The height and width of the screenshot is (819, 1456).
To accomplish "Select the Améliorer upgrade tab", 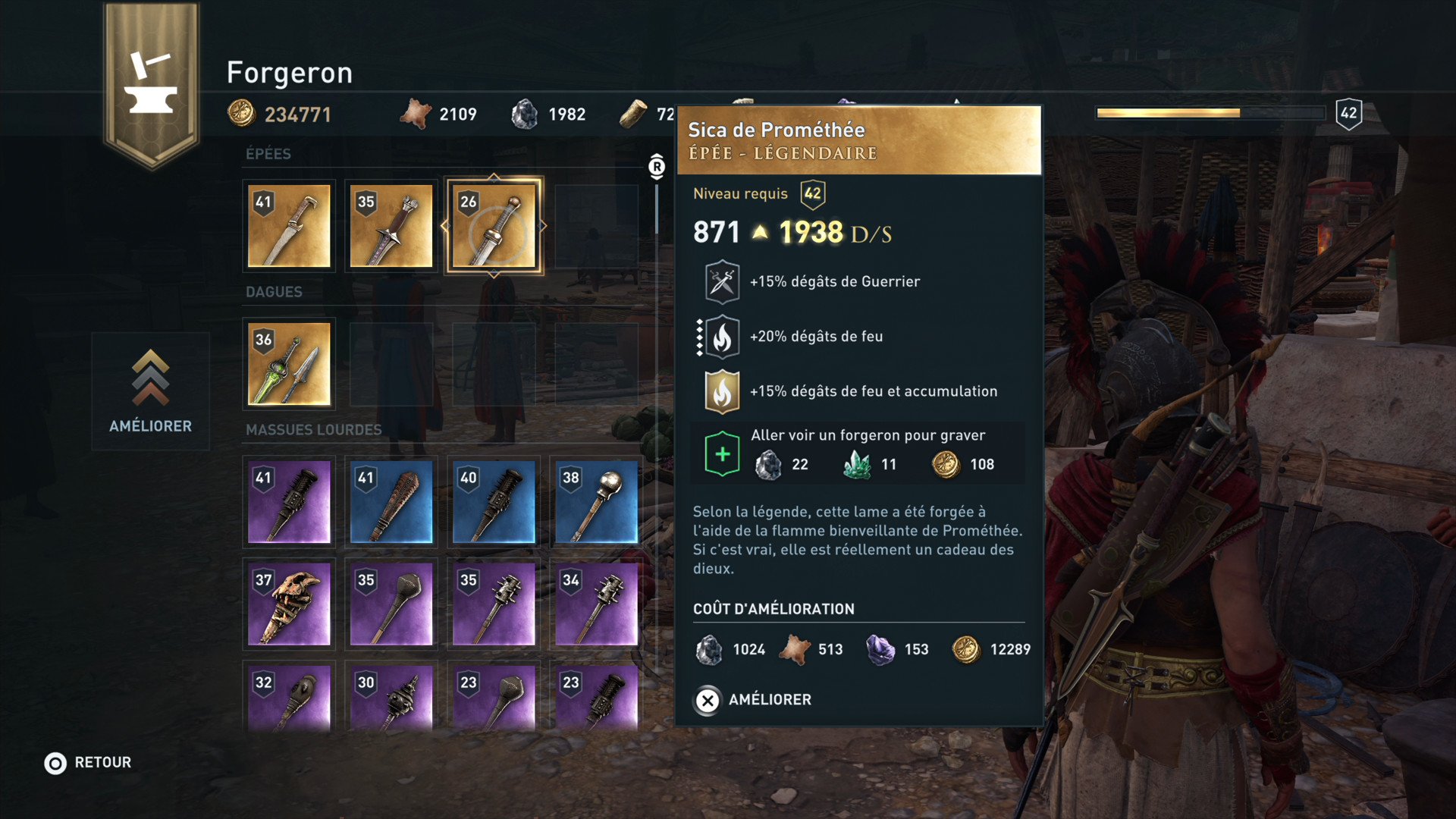I will pyautogui.click(x=150, y=391).
